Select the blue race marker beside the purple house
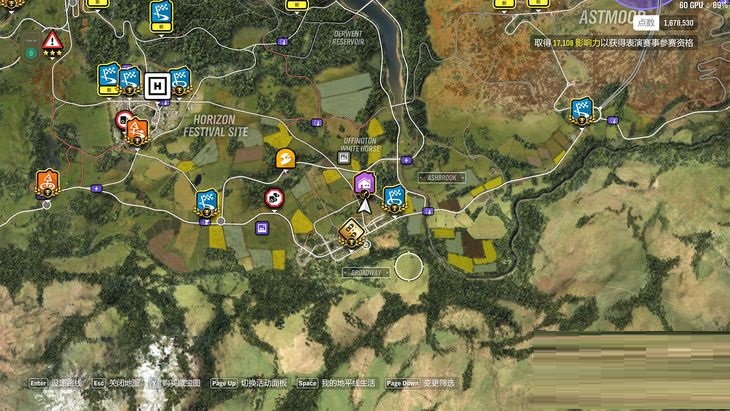 [x=394, y=197]
